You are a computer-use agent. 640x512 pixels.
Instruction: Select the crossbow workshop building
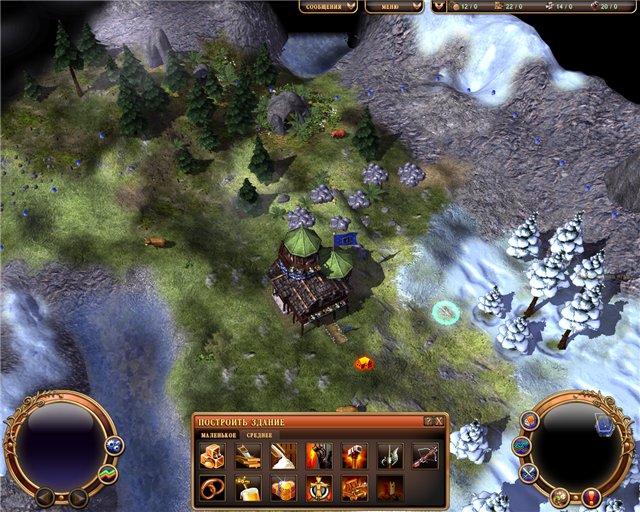(424, 456)
